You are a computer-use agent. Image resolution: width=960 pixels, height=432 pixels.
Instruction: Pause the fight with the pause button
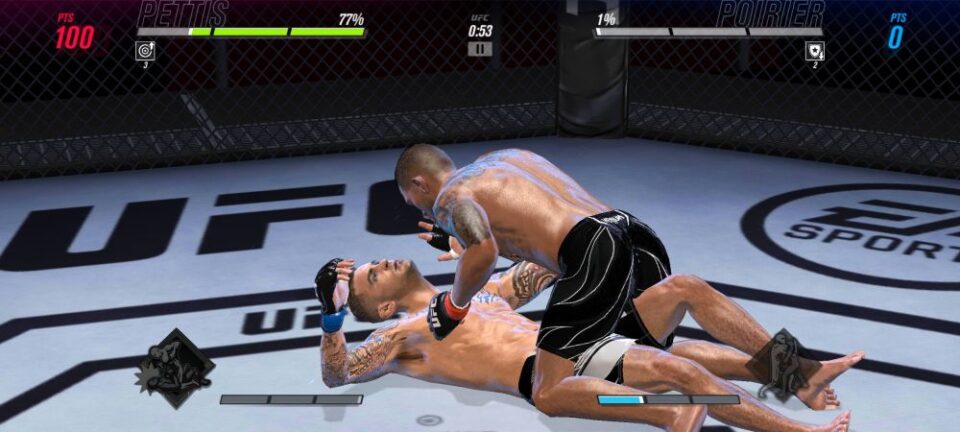click(x=480, y=48)
